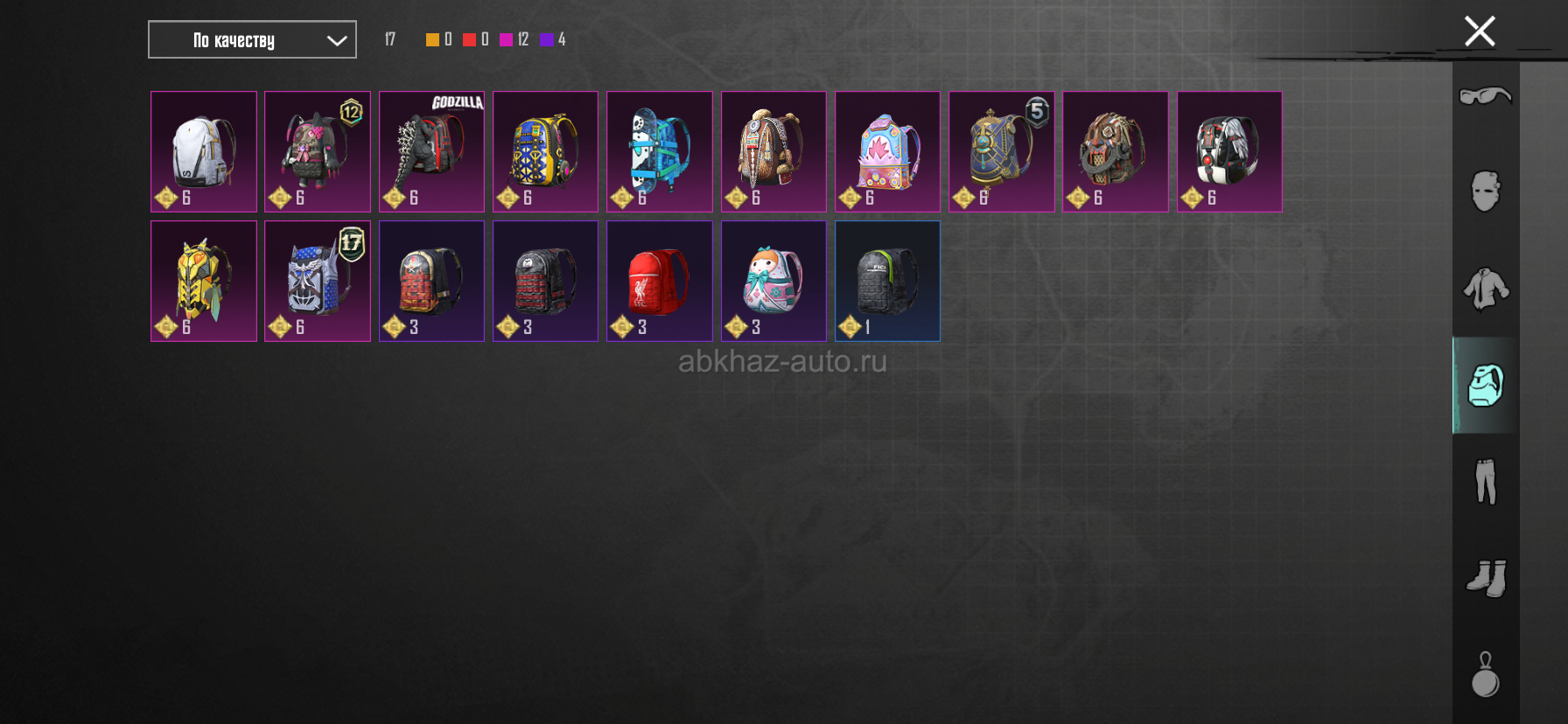
Task: Select the backpack with level 17 badge
Action: [318, 281]
